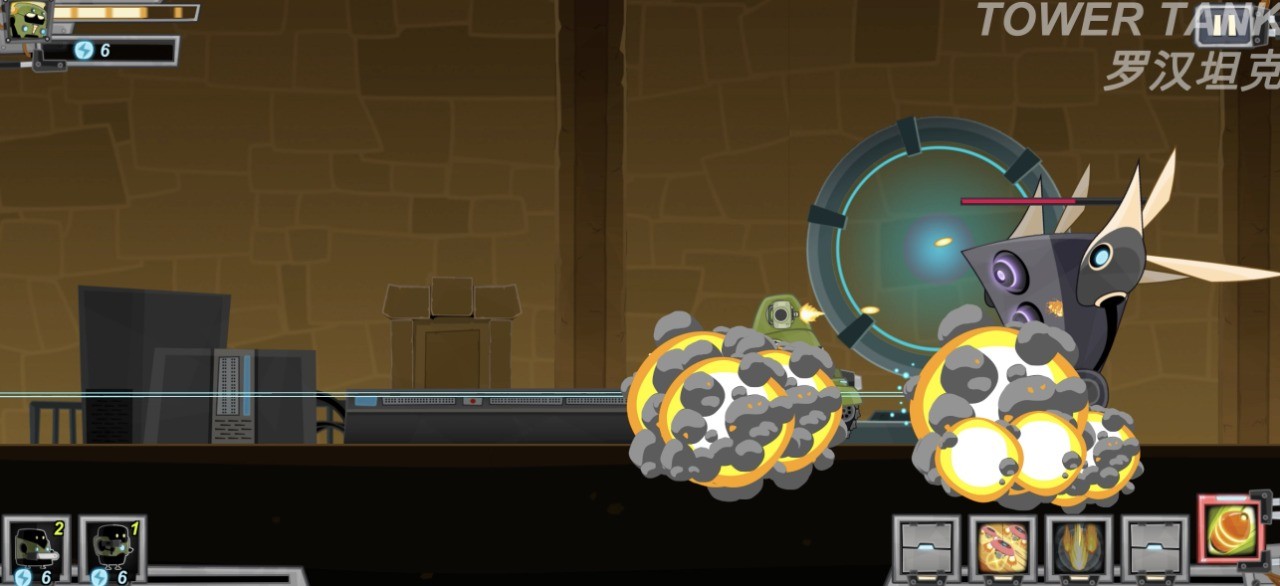The width and height of the screenshot is (1280, 586).
Task: Select the green tank portrait
Action: [x=27, y=19]
